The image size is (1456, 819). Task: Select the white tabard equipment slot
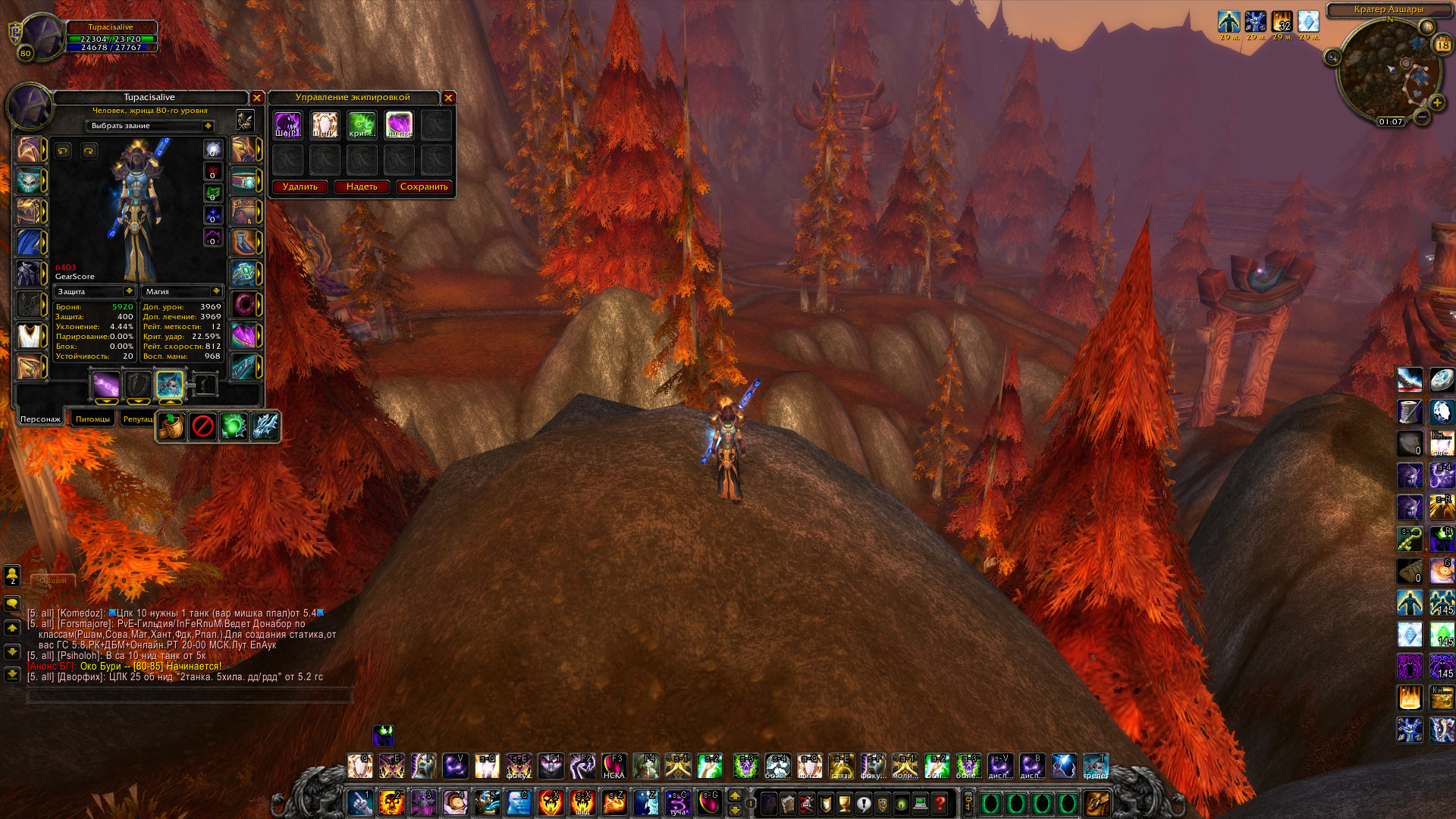pos(30,335)
